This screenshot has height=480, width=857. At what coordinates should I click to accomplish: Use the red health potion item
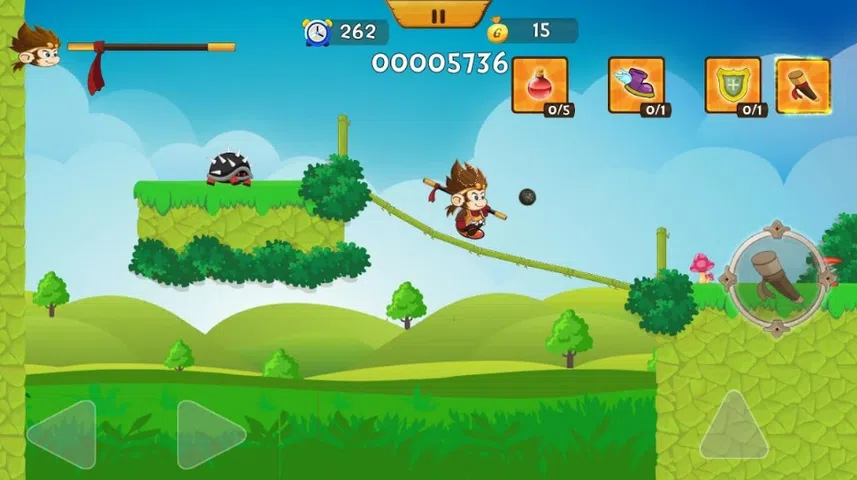point(540,86)
